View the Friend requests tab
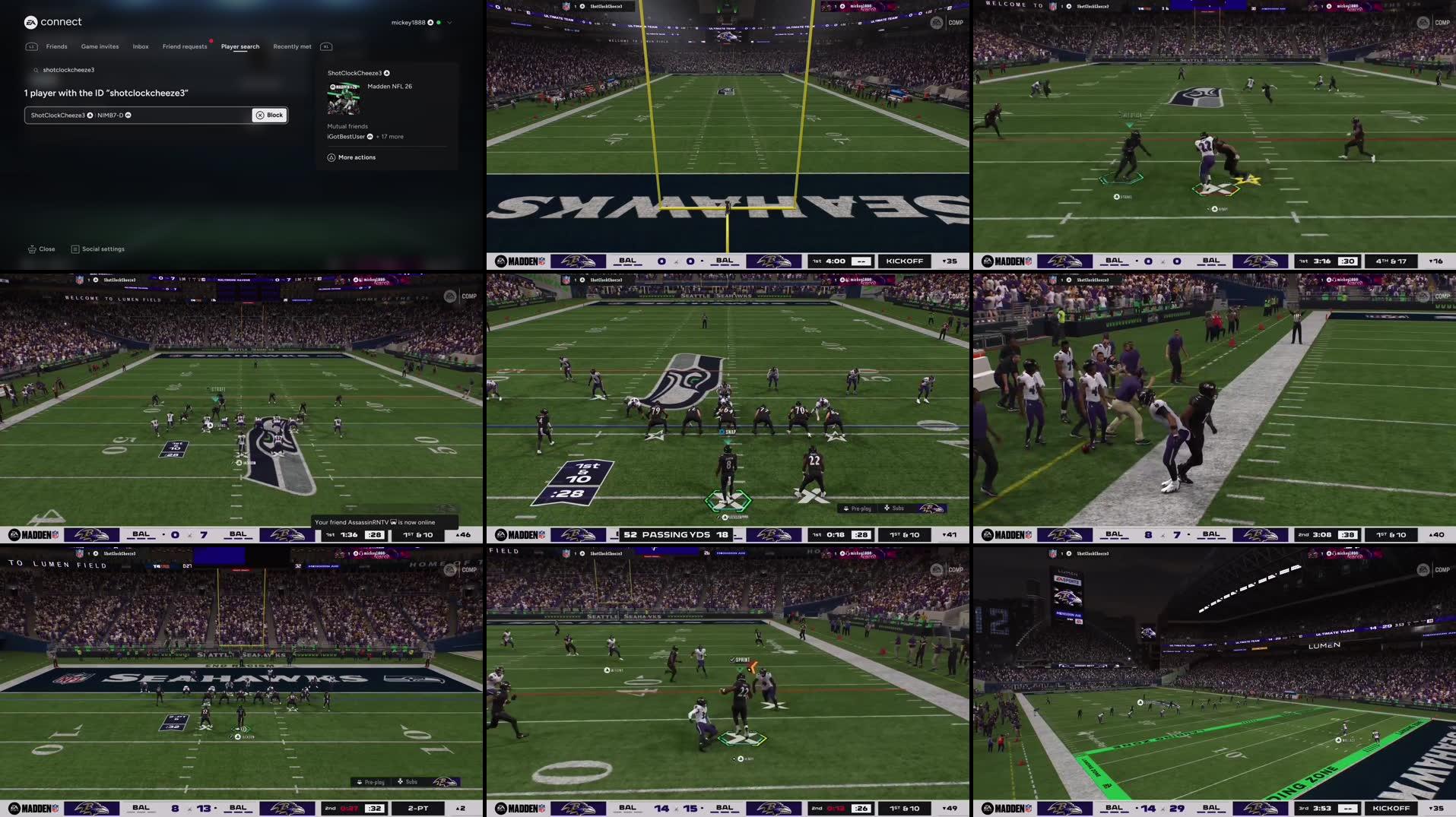The height and width of the screenshot is (817, 1456). (x=185, y=47)
